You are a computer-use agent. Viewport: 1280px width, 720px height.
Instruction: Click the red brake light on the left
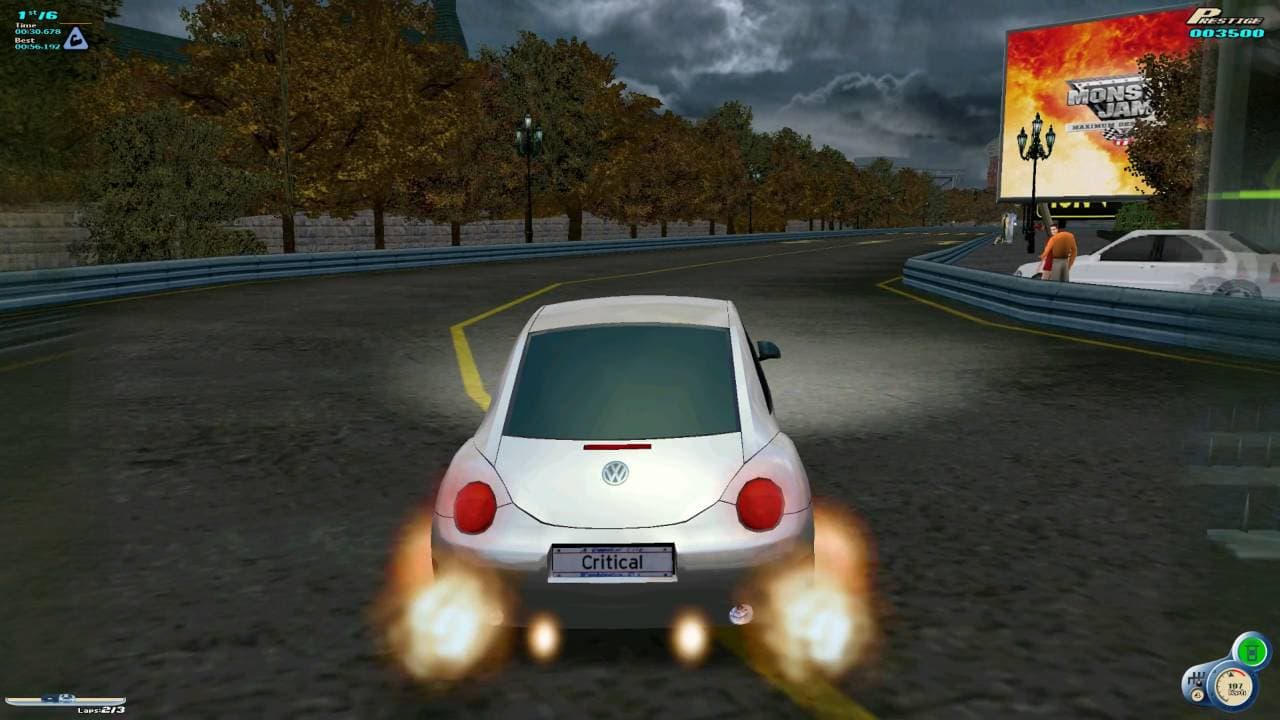[477, 506]
